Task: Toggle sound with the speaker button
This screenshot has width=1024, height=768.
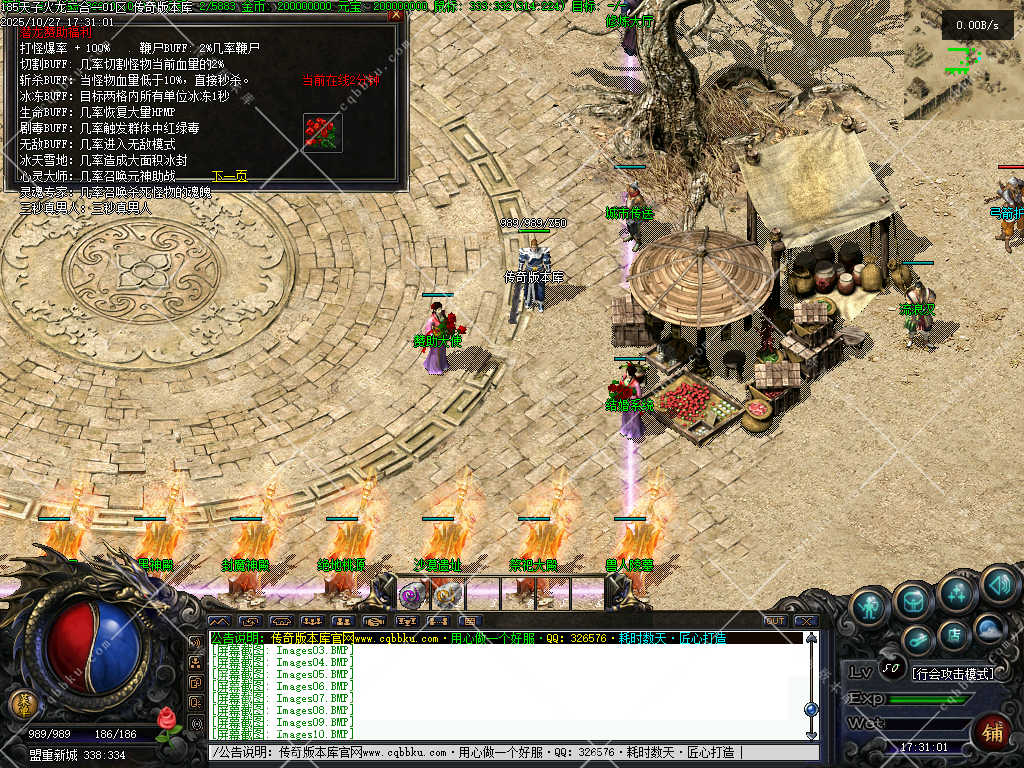Action: (998, 584)
